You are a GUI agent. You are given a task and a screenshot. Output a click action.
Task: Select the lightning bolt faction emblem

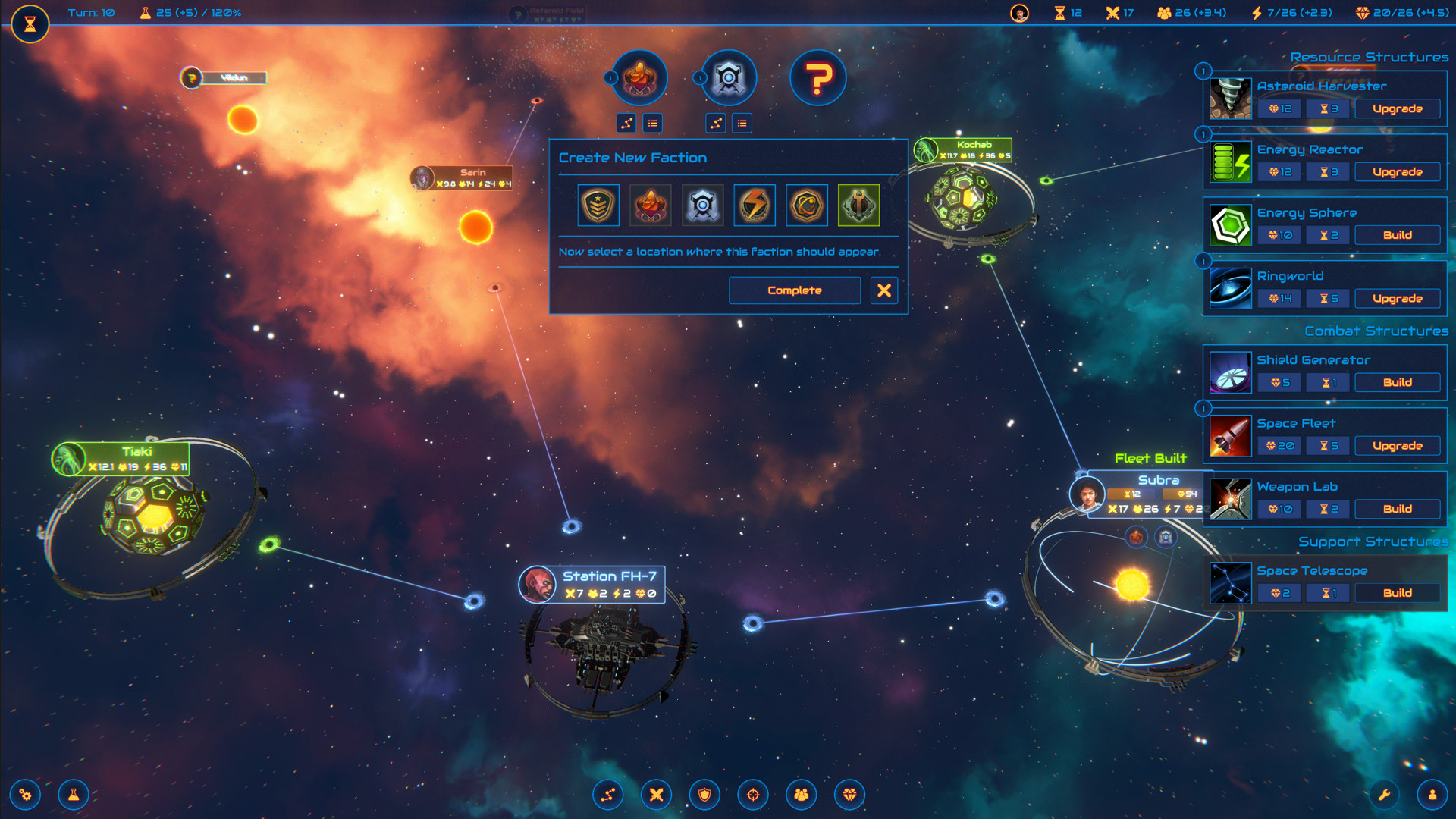(754, 205)
